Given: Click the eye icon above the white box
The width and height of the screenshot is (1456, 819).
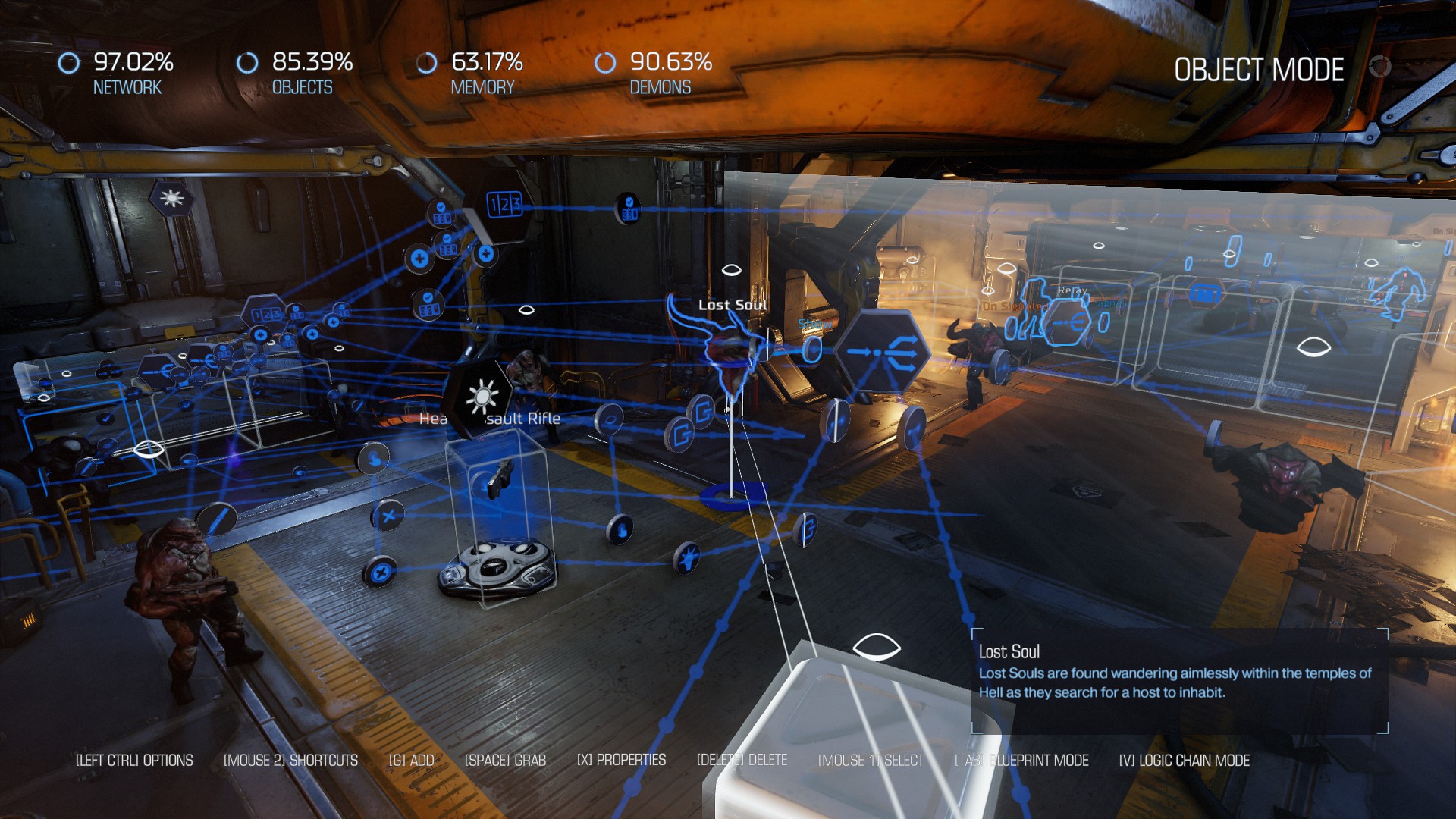Looking at the screenshot, I should click(x=876, y=648).
